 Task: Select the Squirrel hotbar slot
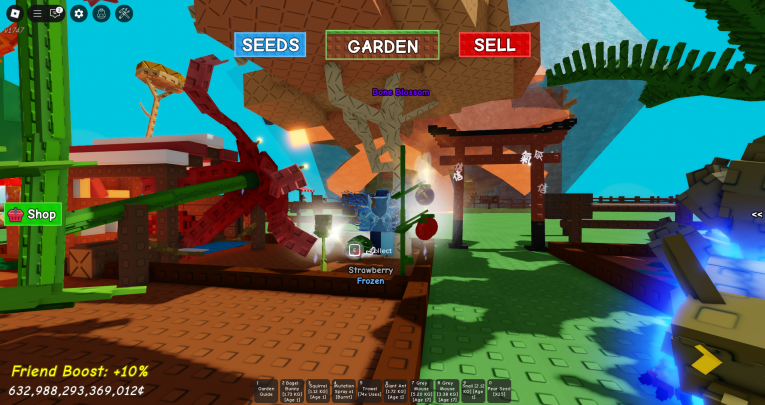[317, 390]
